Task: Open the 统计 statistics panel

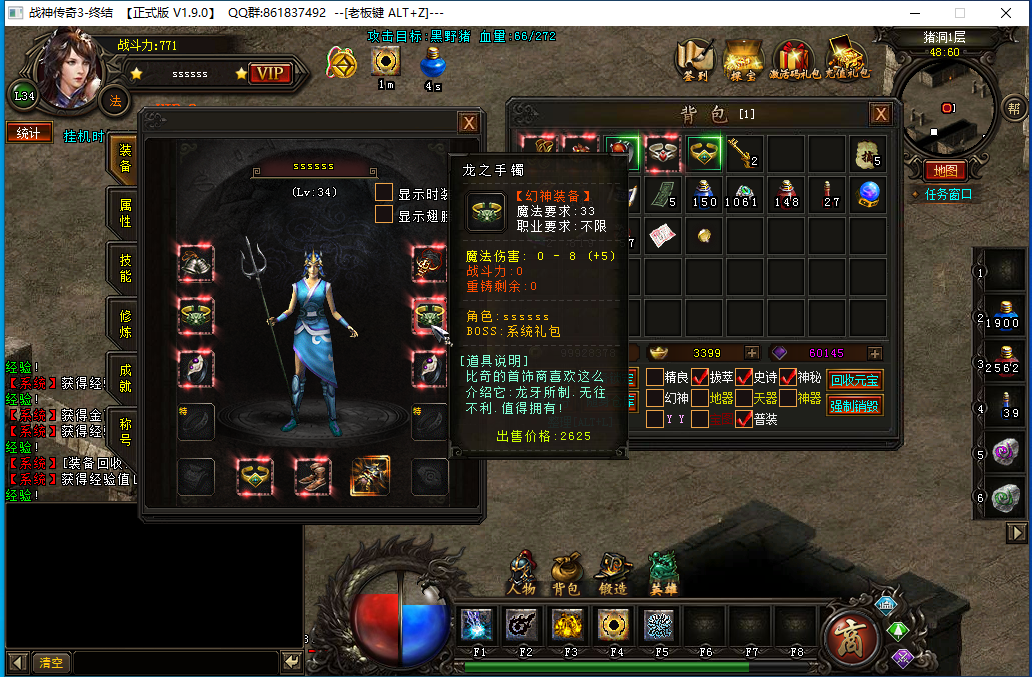Action: [29, 133]
